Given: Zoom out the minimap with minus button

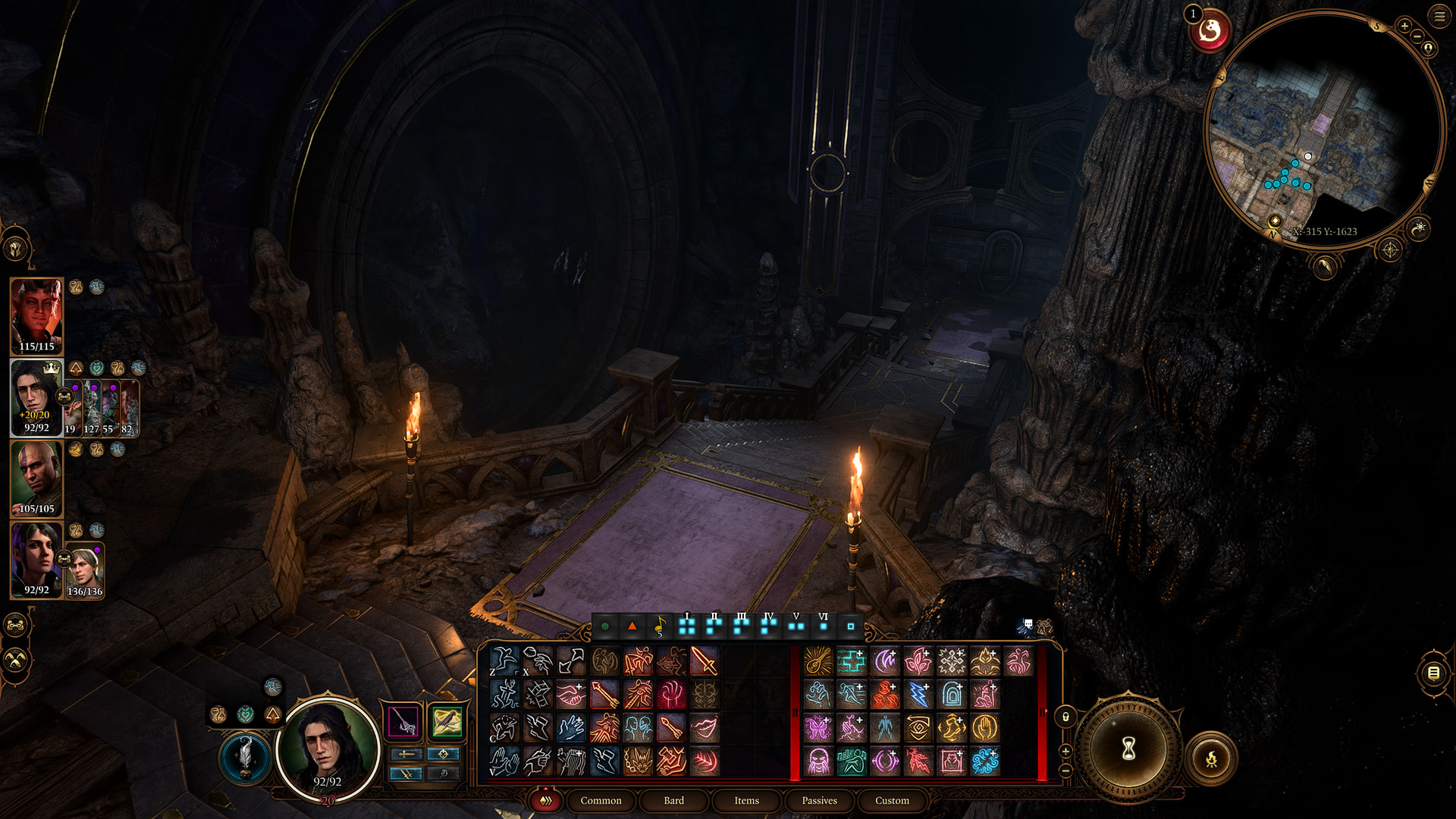Looking at the screenshot, I should coord(1417,36).
